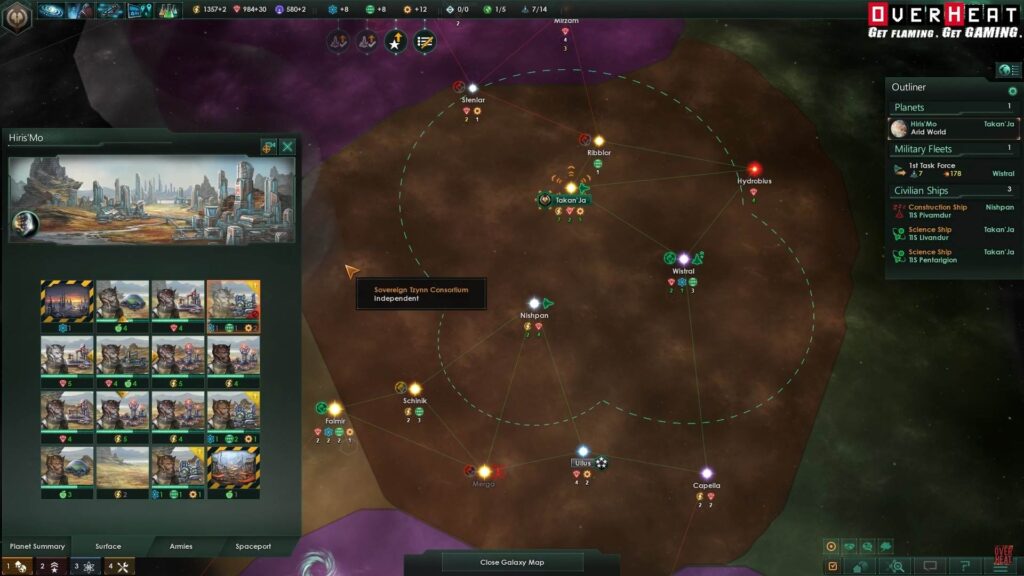Open the empire emblem government menu

coord(17,16)
